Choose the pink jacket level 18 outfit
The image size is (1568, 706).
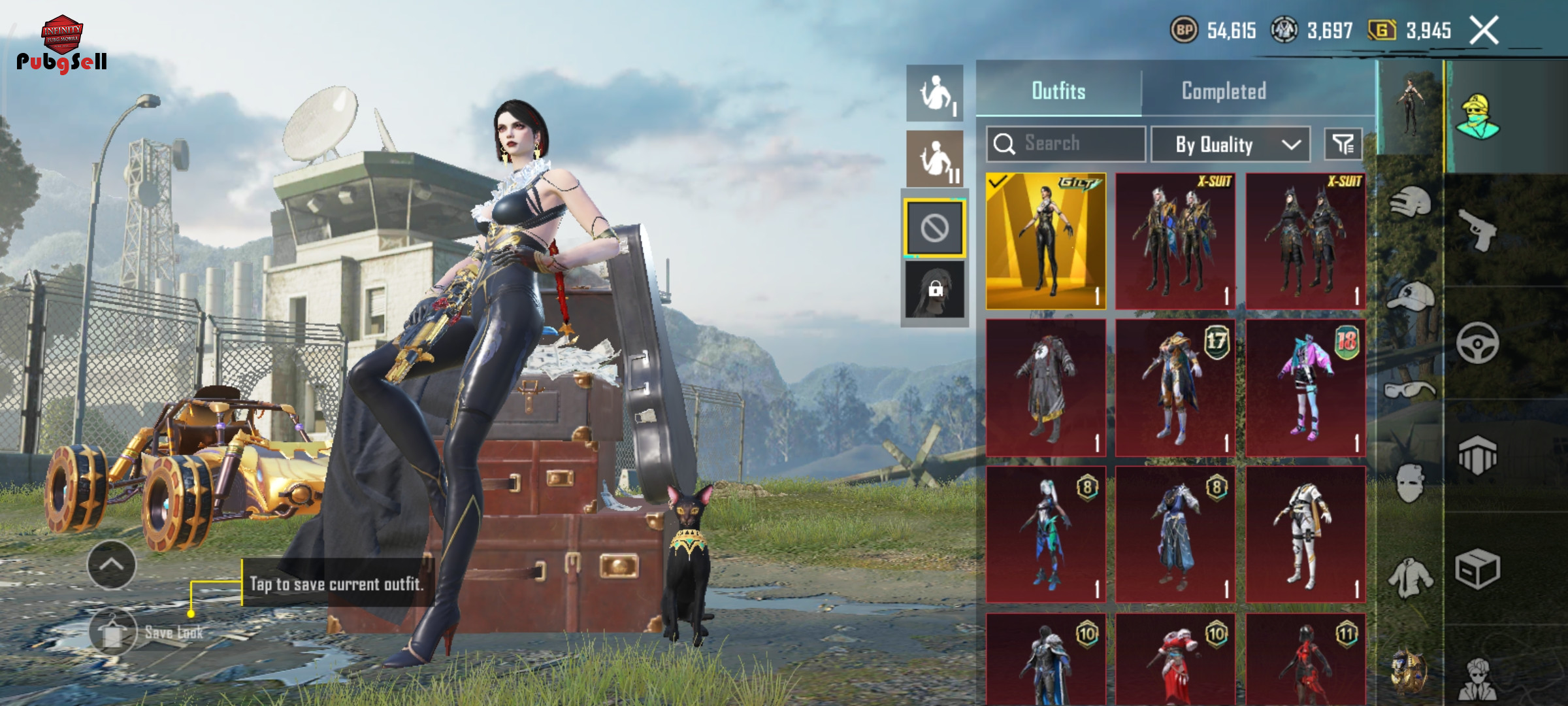(x=1305, y=388)
